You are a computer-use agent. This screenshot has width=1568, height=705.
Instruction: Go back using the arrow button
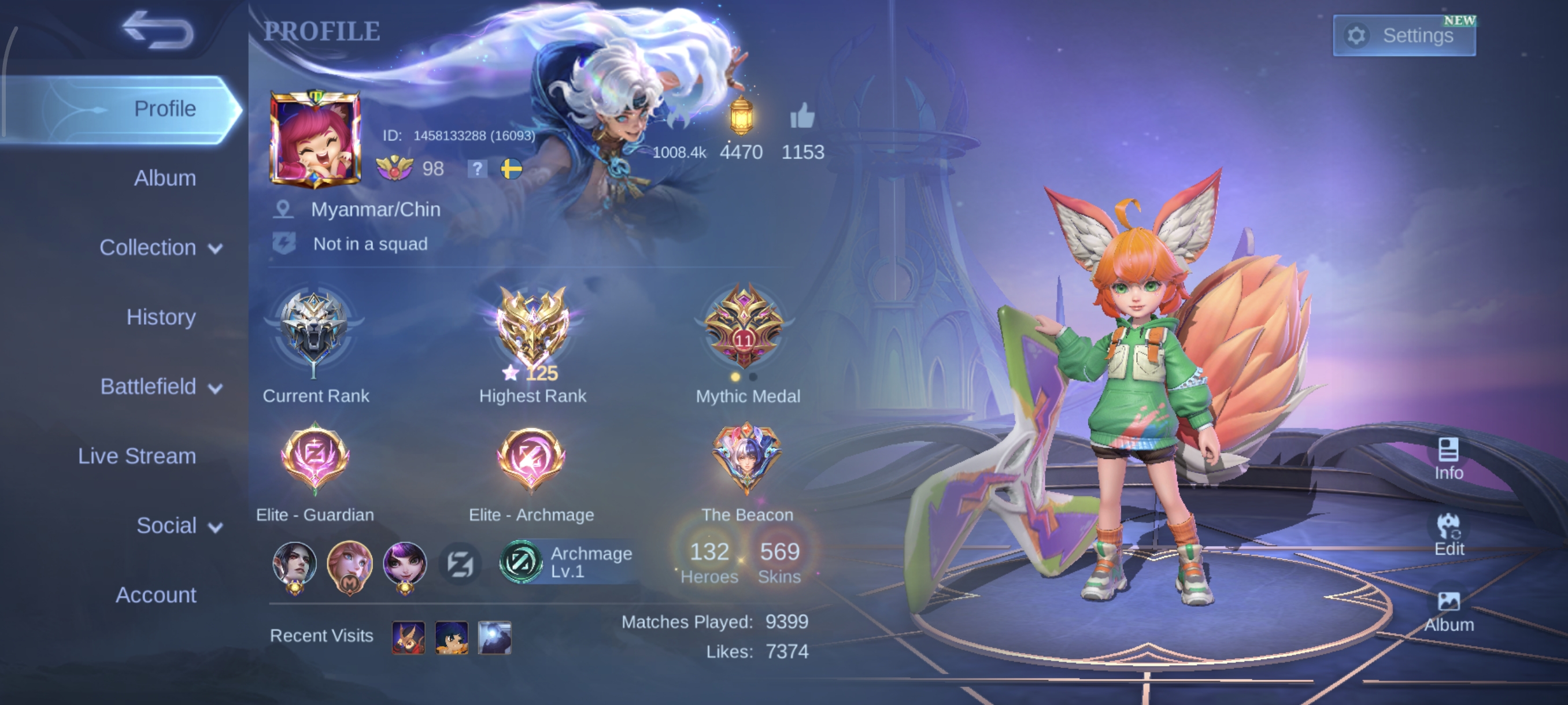click(158, 31)
